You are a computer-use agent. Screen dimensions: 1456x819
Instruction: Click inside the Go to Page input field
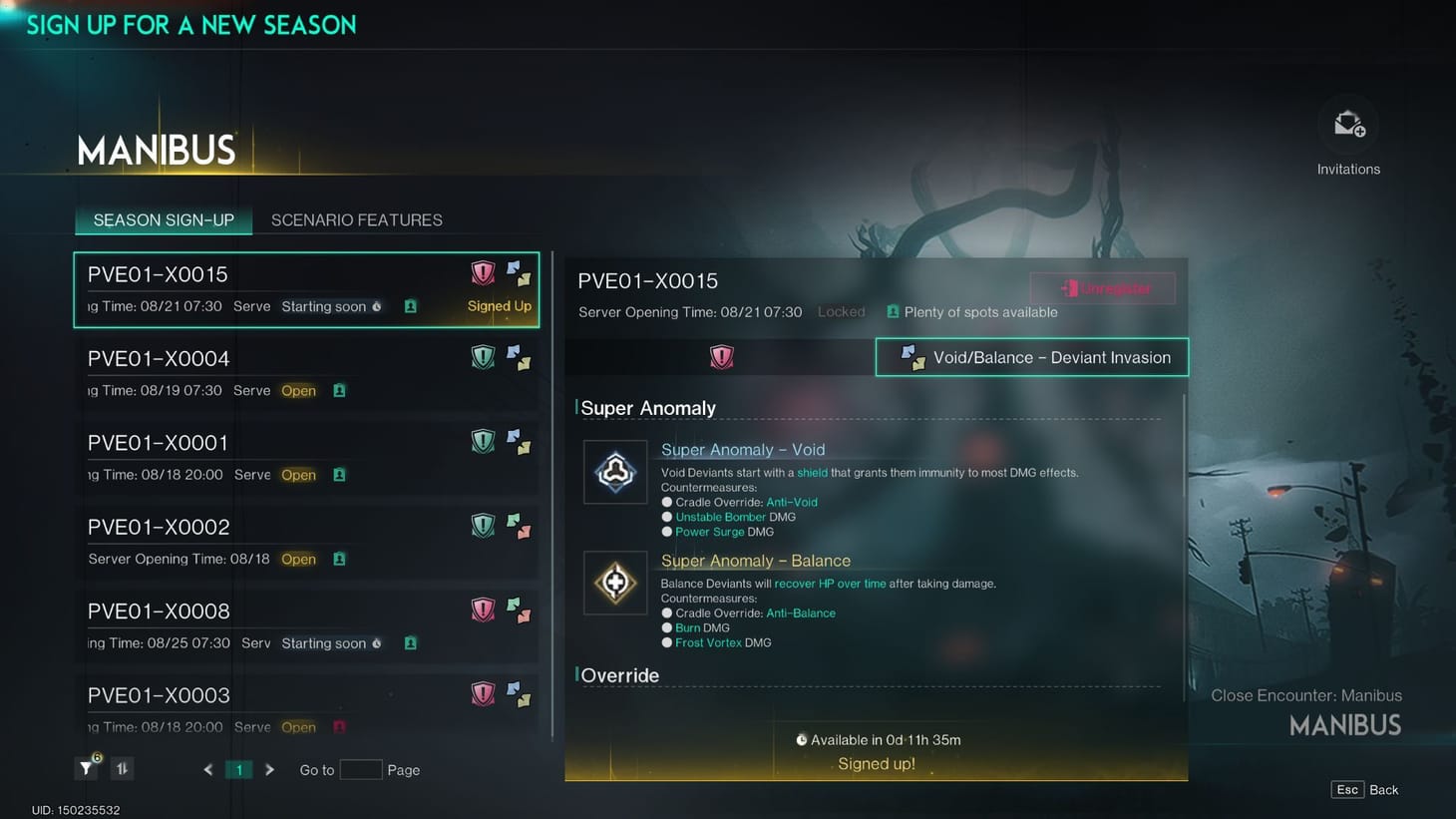coord(360,769)
